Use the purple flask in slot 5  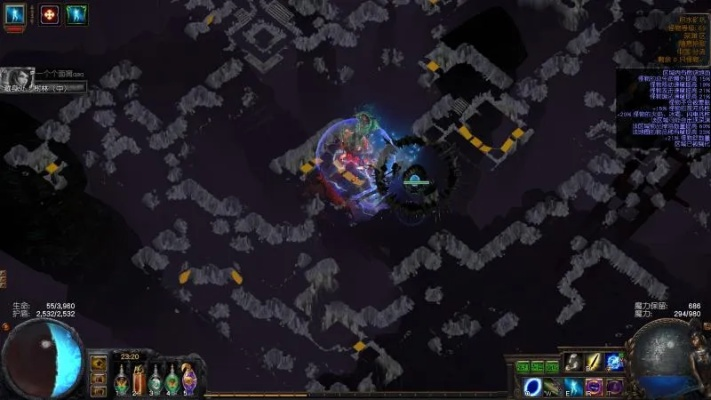188,380
